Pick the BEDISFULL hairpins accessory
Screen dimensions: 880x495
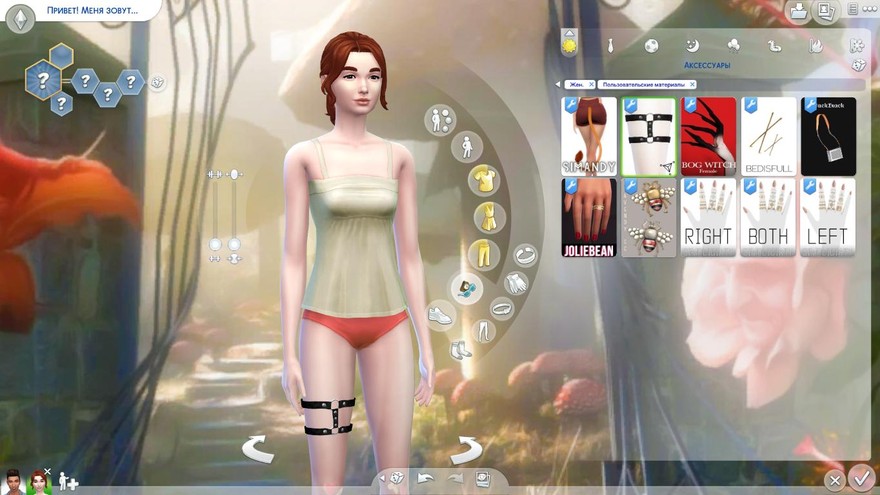769,136
